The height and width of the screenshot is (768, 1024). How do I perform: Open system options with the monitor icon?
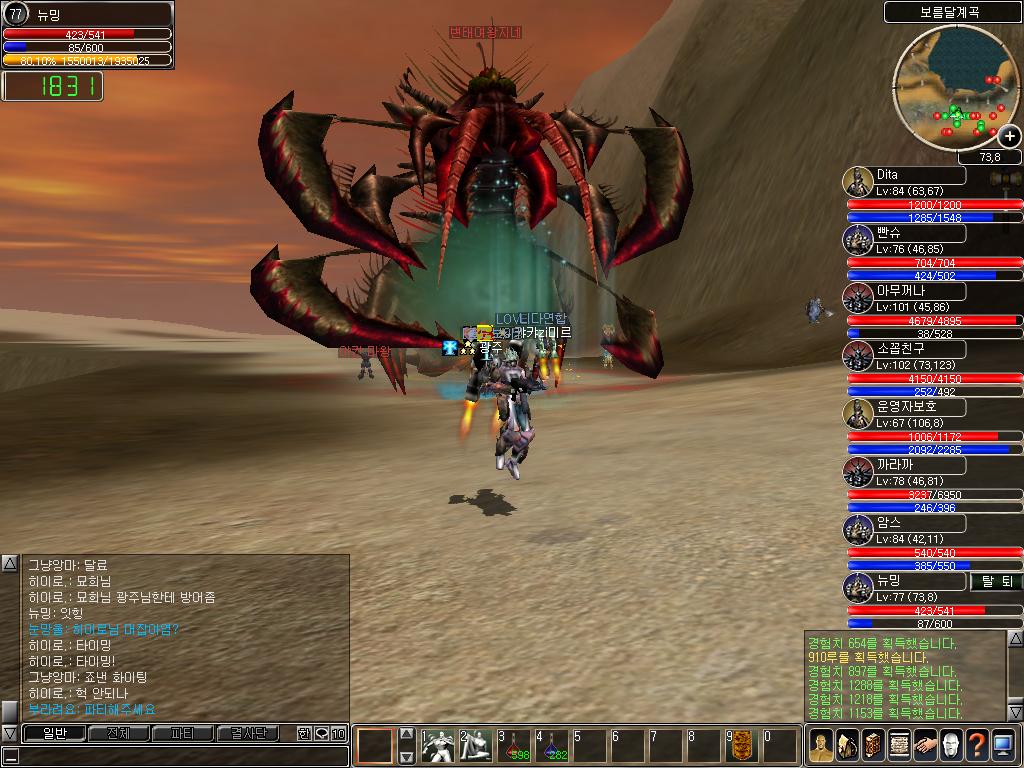[1003, 745]
